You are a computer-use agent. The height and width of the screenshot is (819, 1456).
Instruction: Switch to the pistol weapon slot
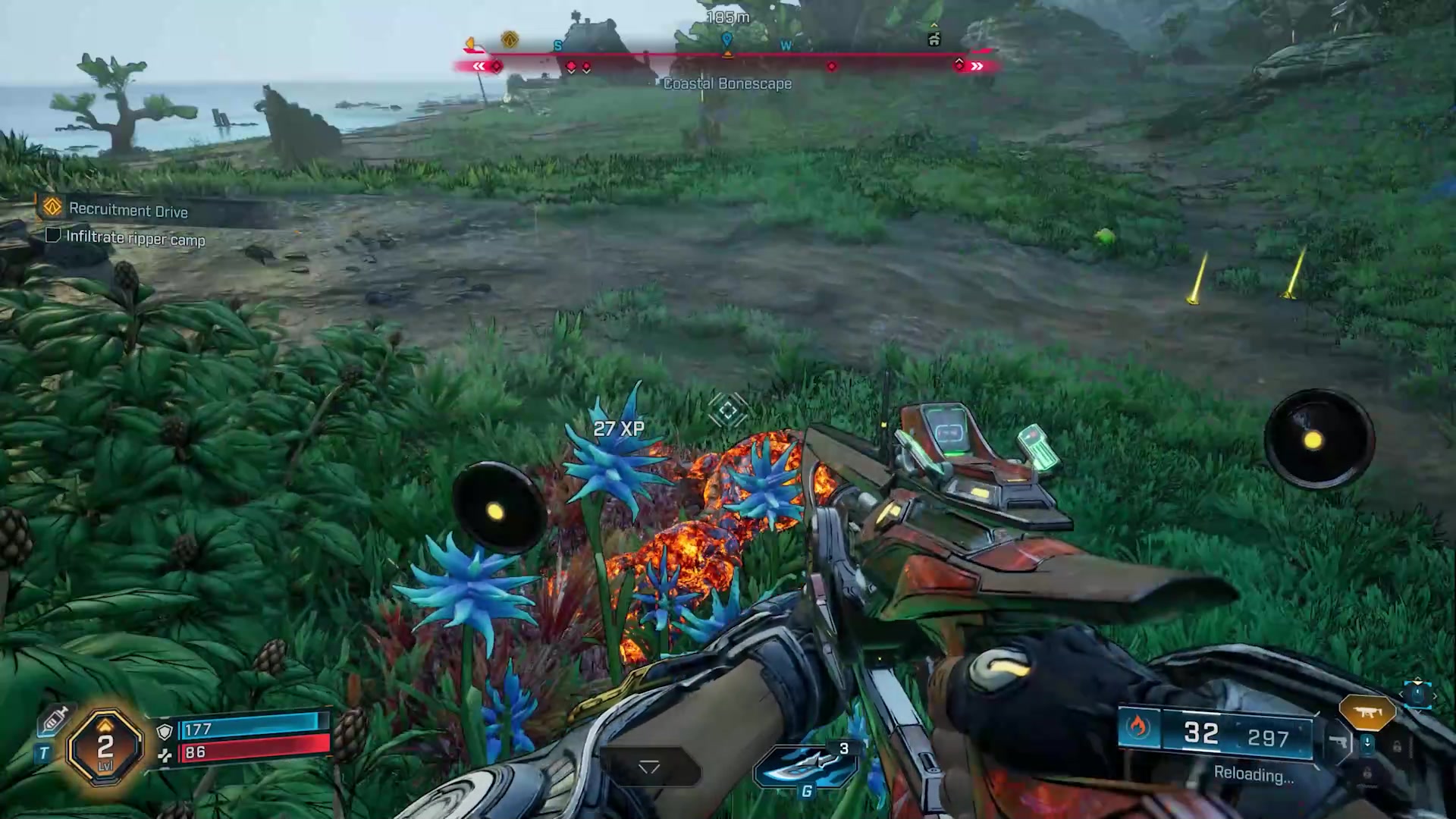coord(1338,743)
